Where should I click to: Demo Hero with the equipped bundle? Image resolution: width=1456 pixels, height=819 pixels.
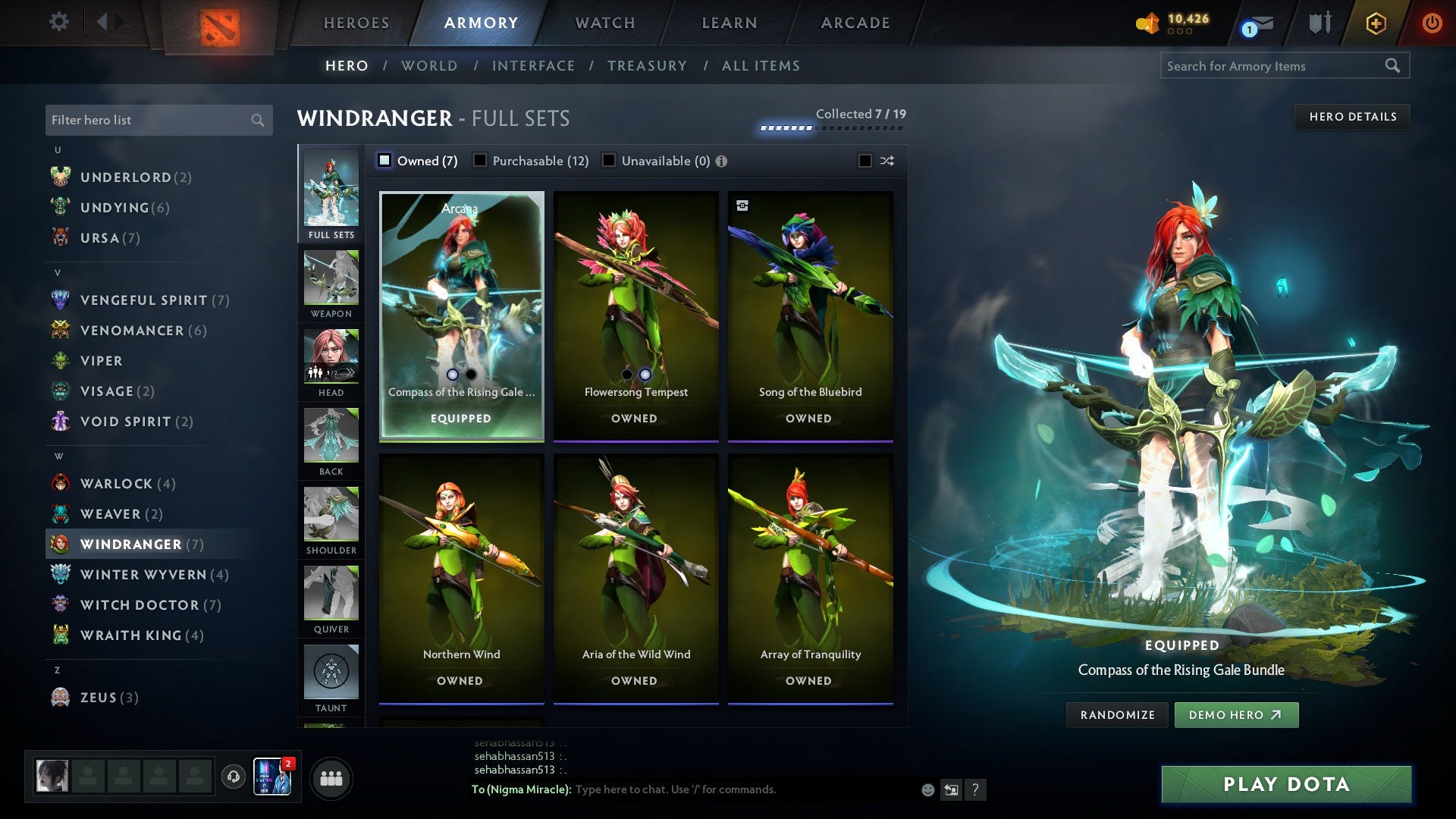(1235, 715)
